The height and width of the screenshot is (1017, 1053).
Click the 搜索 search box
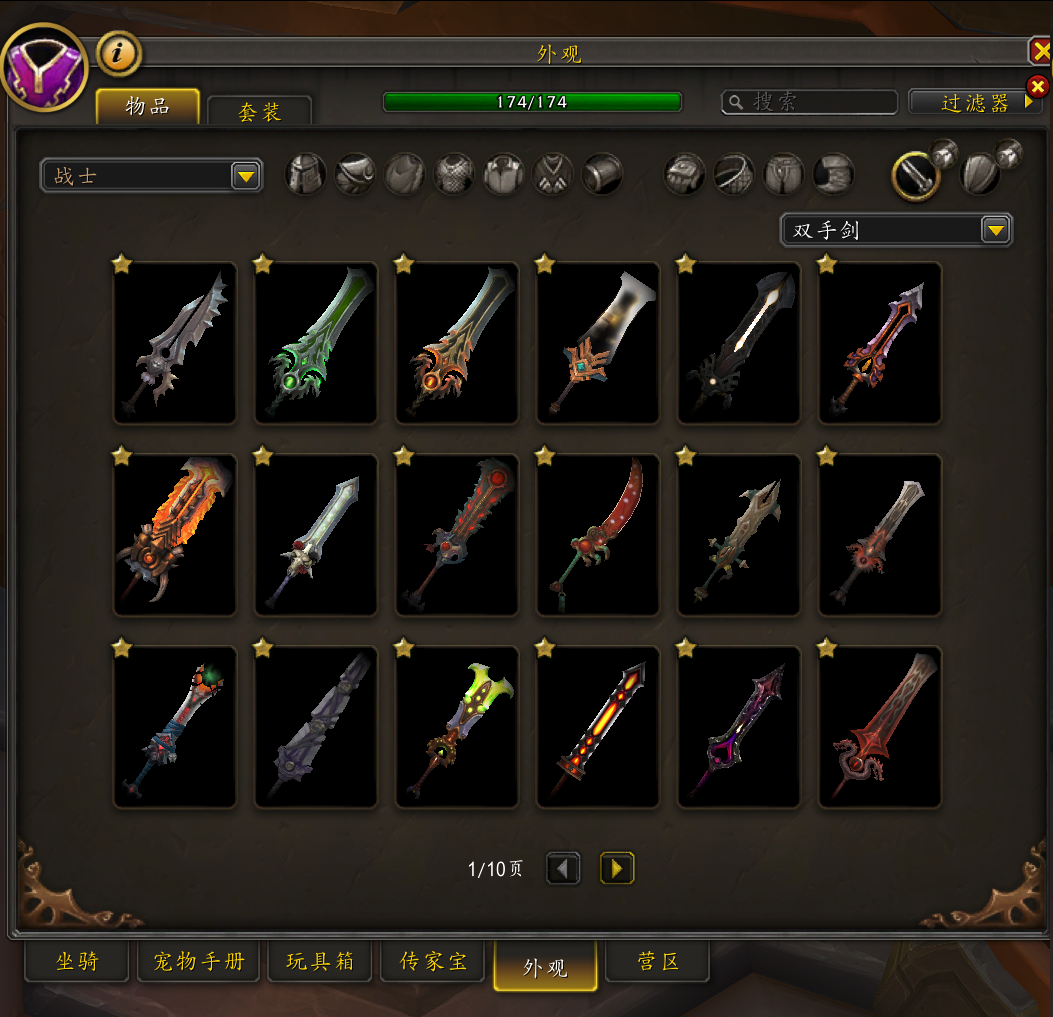(810, 102)
